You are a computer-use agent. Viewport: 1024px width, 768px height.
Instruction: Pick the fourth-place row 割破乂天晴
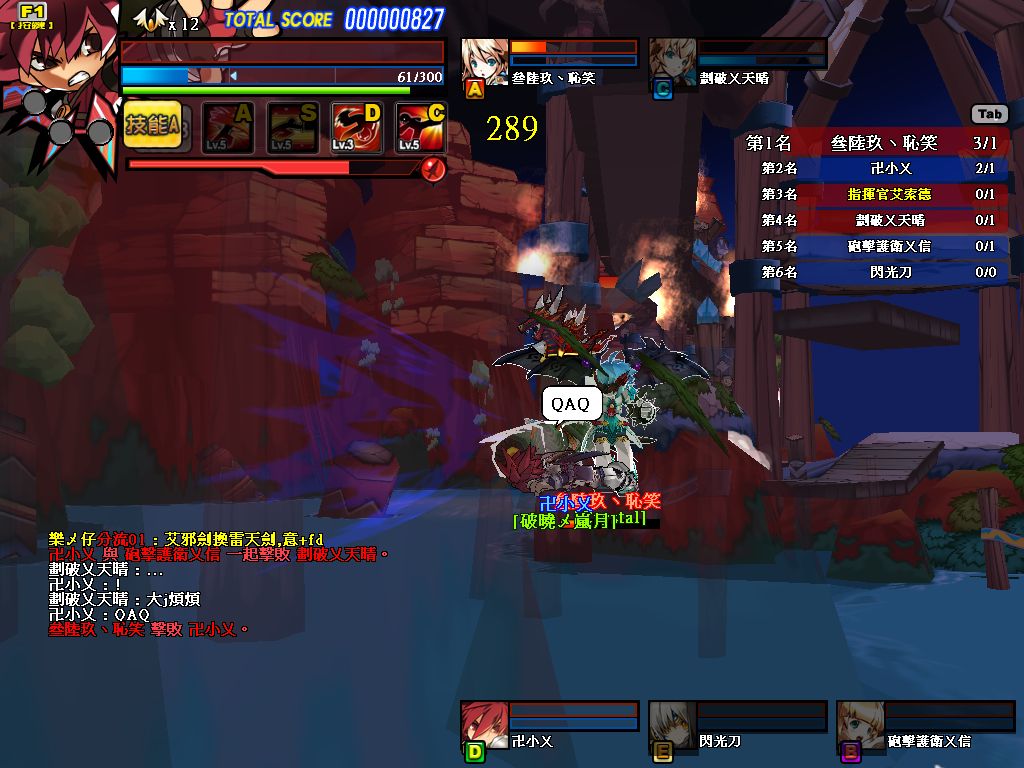click(x=870, y=220)
